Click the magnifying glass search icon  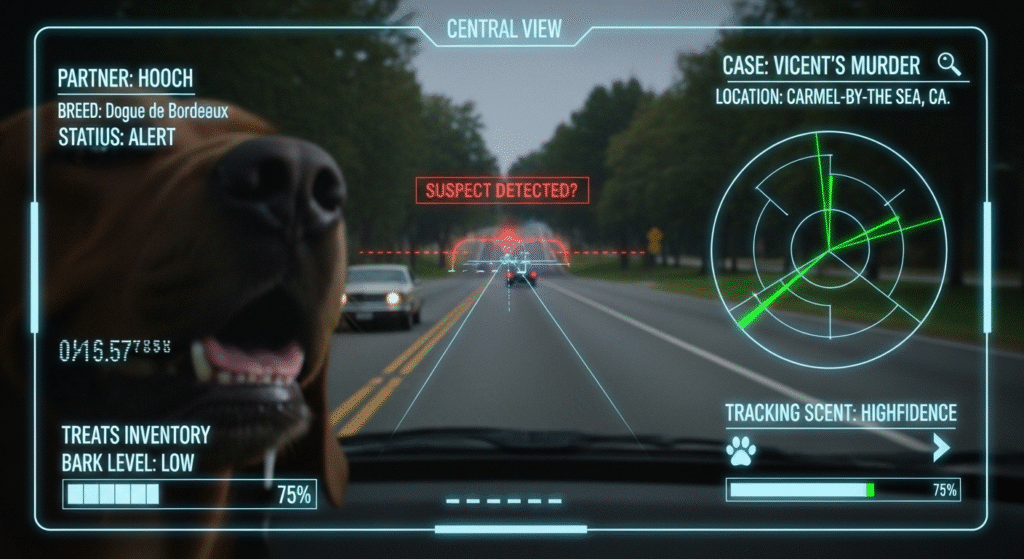click(x=949, y=65)
